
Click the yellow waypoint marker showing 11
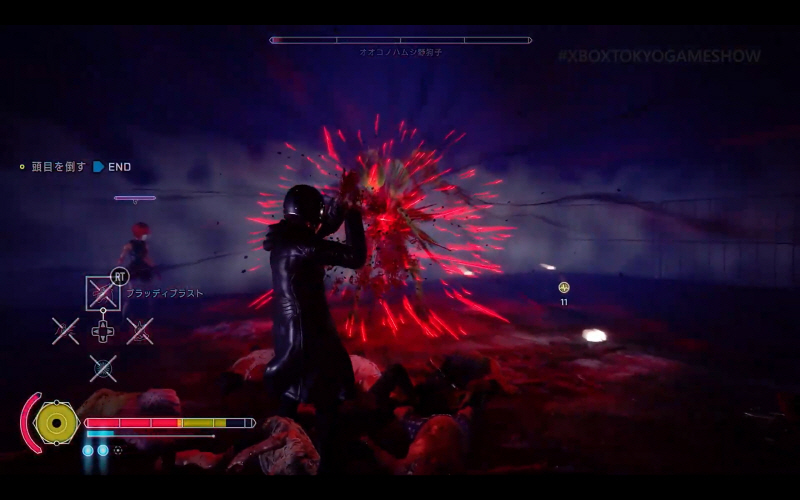tap(564, 288)
